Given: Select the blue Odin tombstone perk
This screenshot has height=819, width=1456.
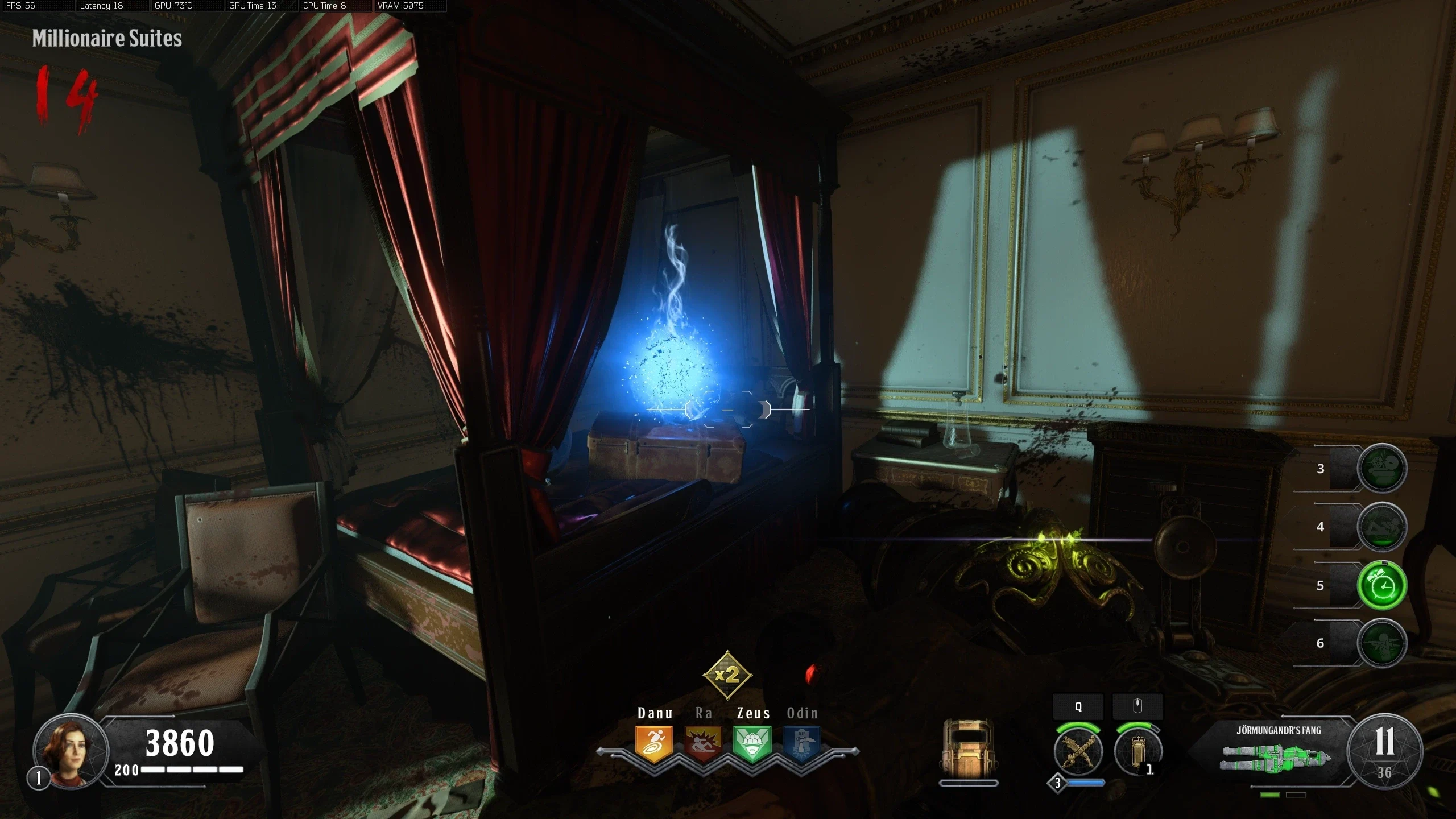Looking at the screenshot, I should 801,742.
